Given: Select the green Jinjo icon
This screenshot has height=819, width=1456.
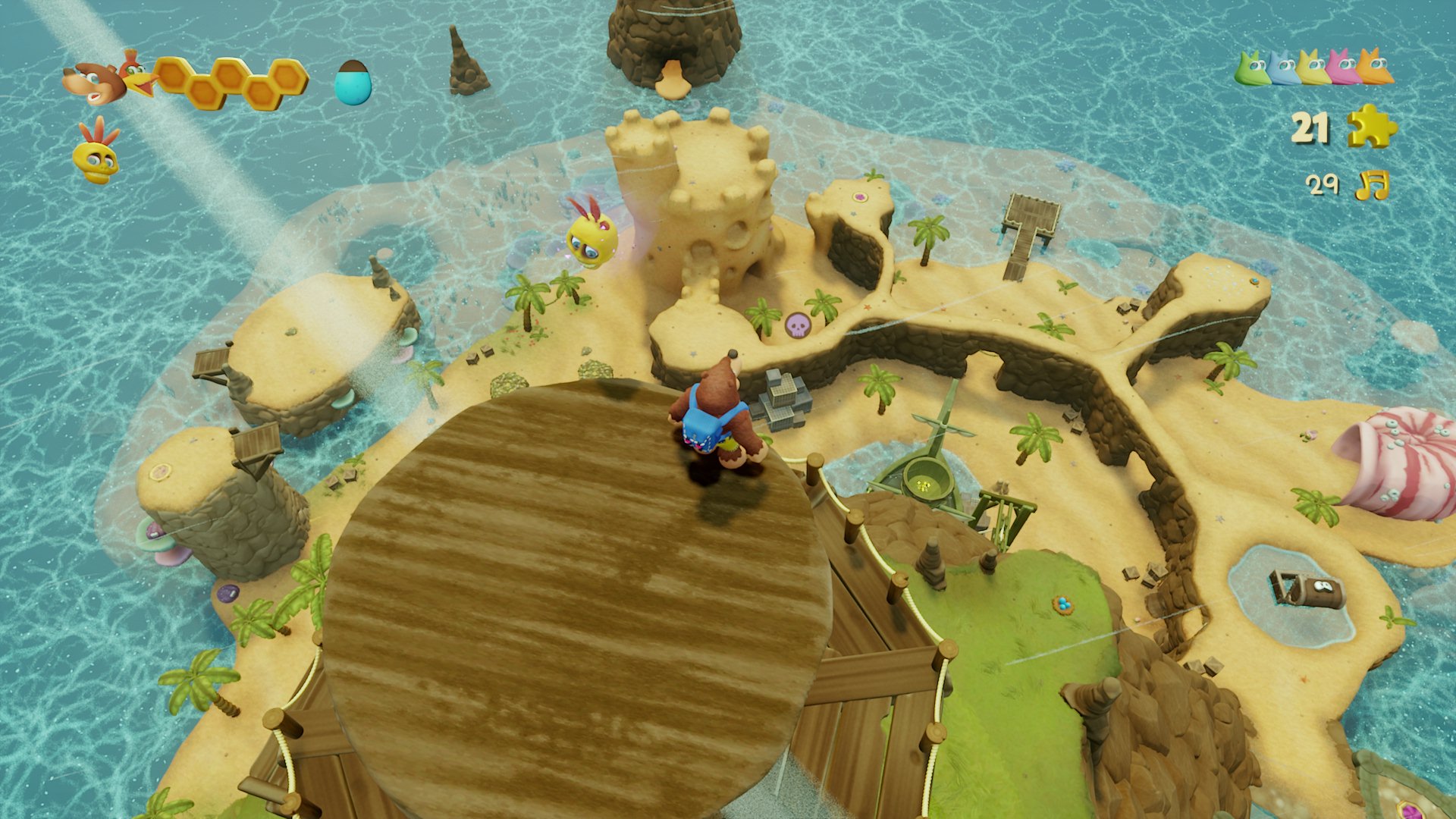Looking at the screenshot, I should click(x=1252, y=68).
